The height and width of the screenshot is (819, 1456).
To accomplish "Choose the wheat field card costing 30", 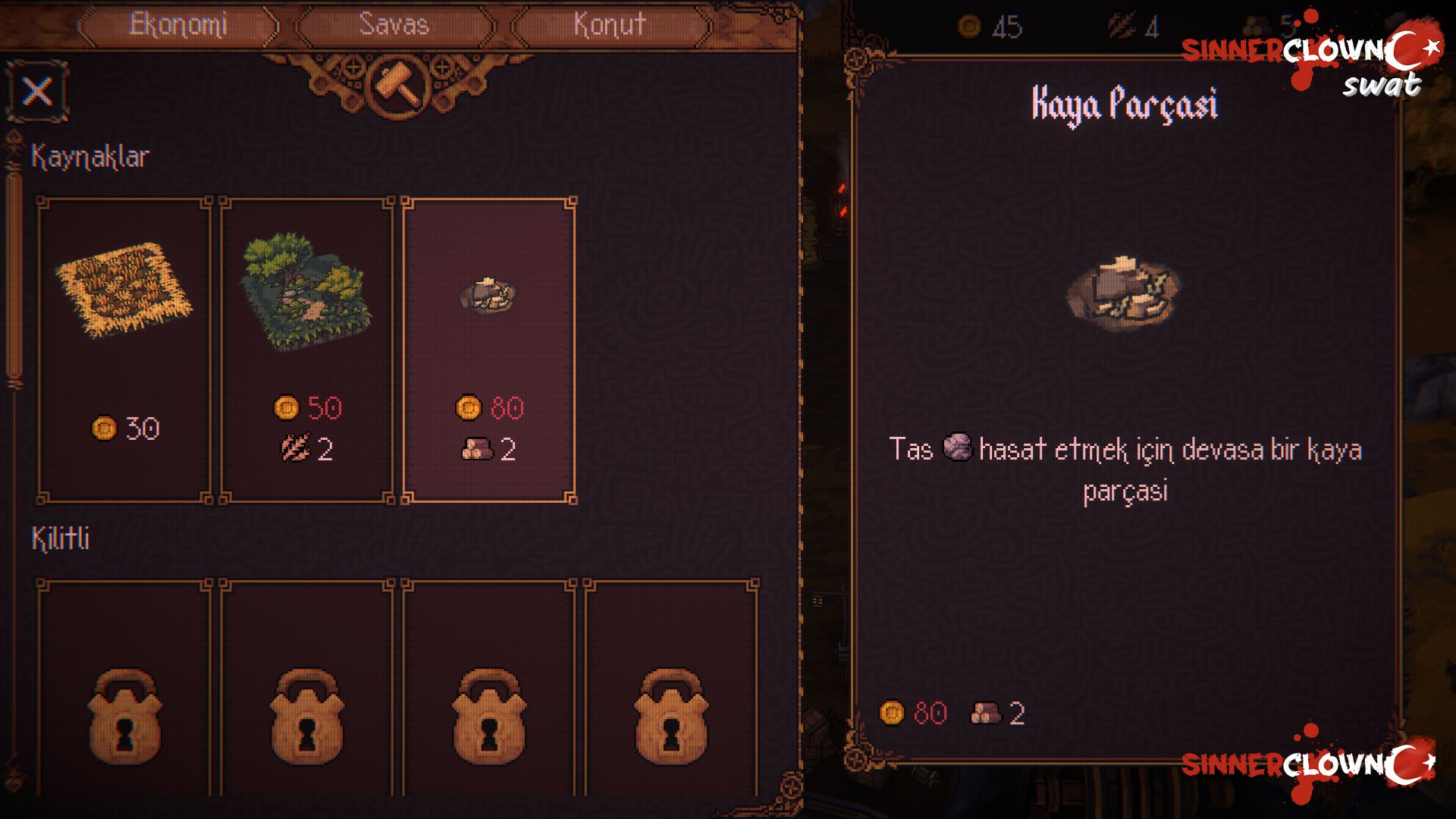I will point(124,349).
